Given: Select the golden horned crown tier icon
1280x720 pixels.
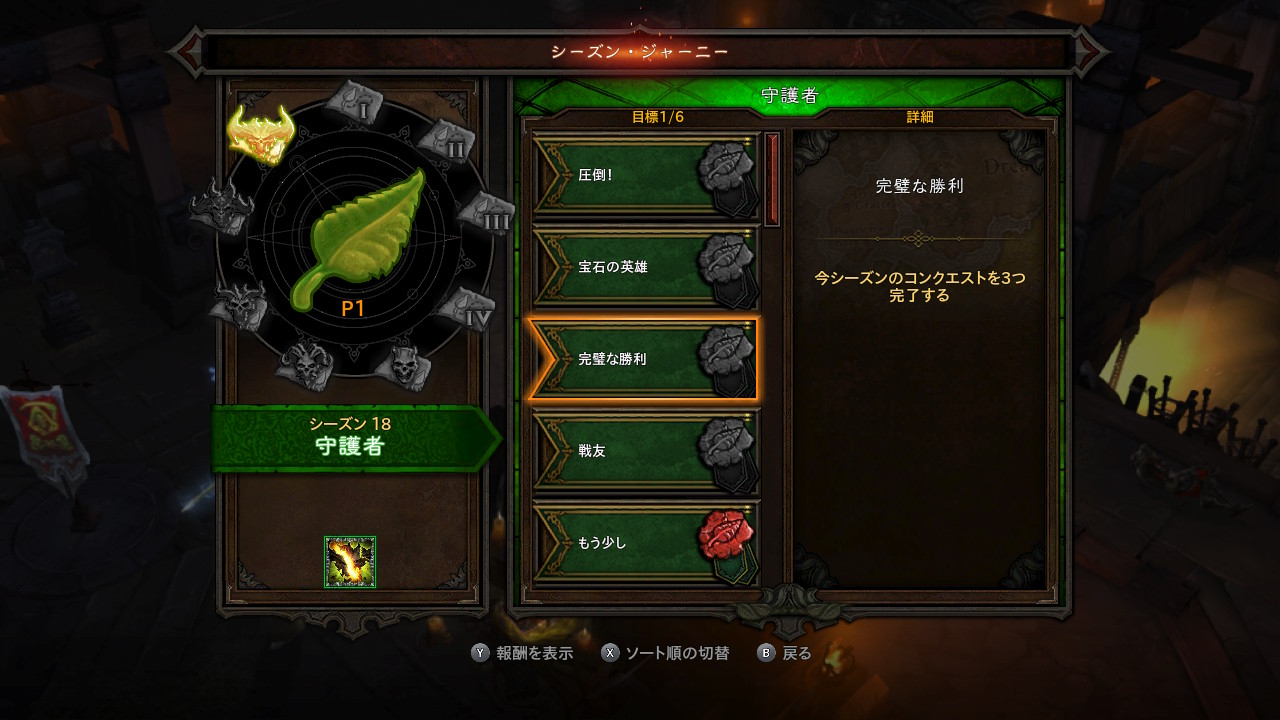Looking at the screenshot, I should 259,133.
